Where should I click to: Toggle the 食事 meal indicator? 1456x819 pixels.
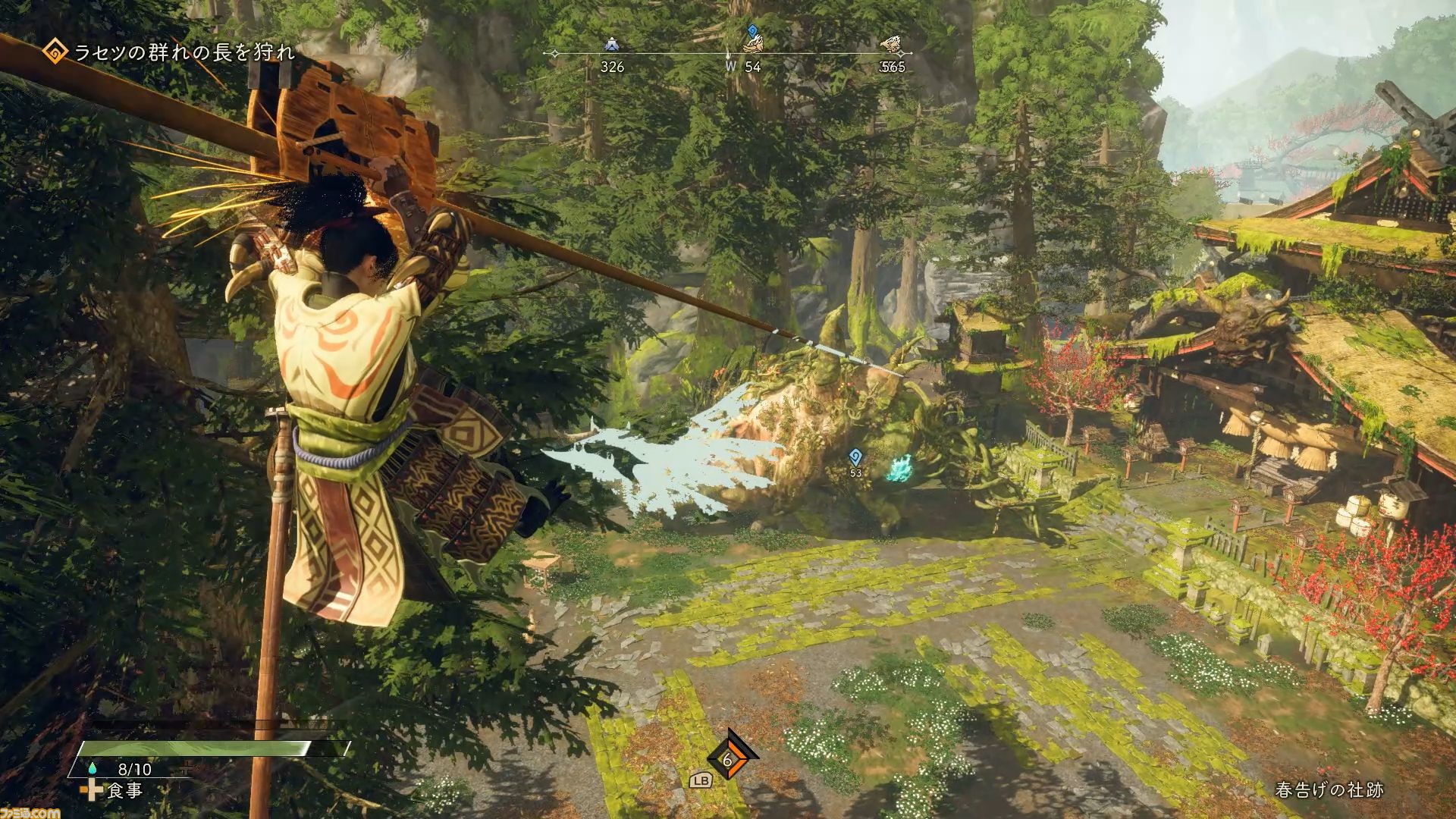tap(125, 791)
